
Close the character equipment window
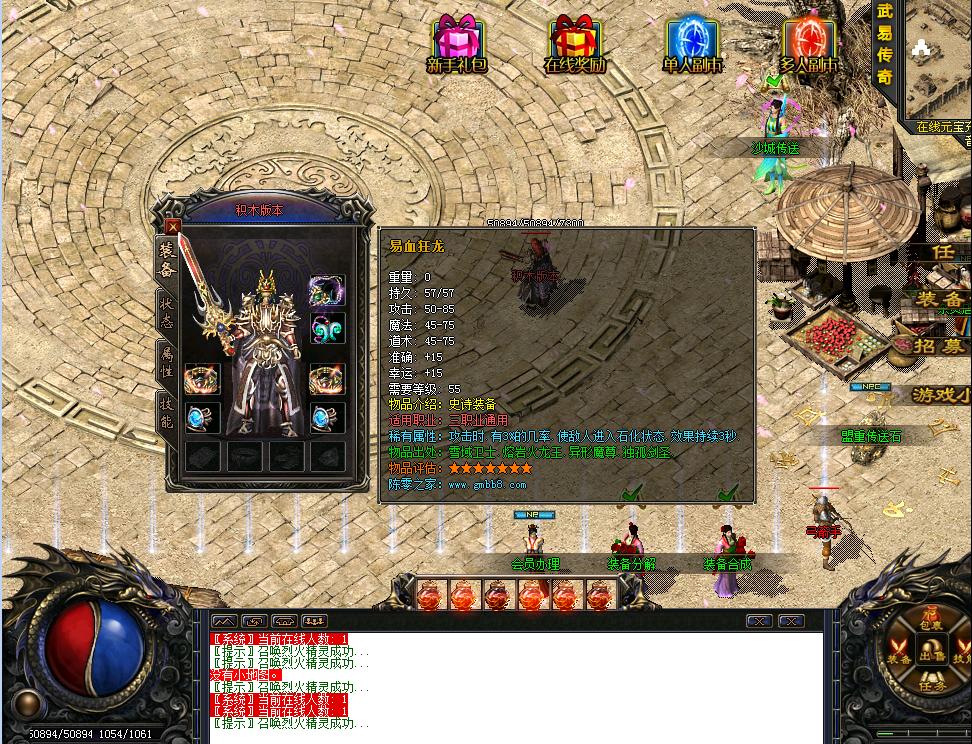tap(173, 227)
